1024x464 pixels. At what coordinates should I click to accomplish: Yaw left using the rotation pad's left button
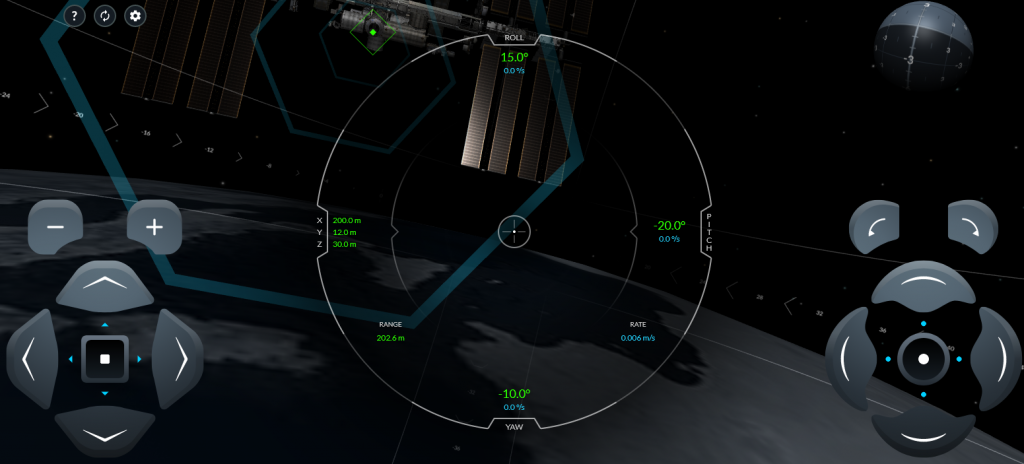(850, 358)
